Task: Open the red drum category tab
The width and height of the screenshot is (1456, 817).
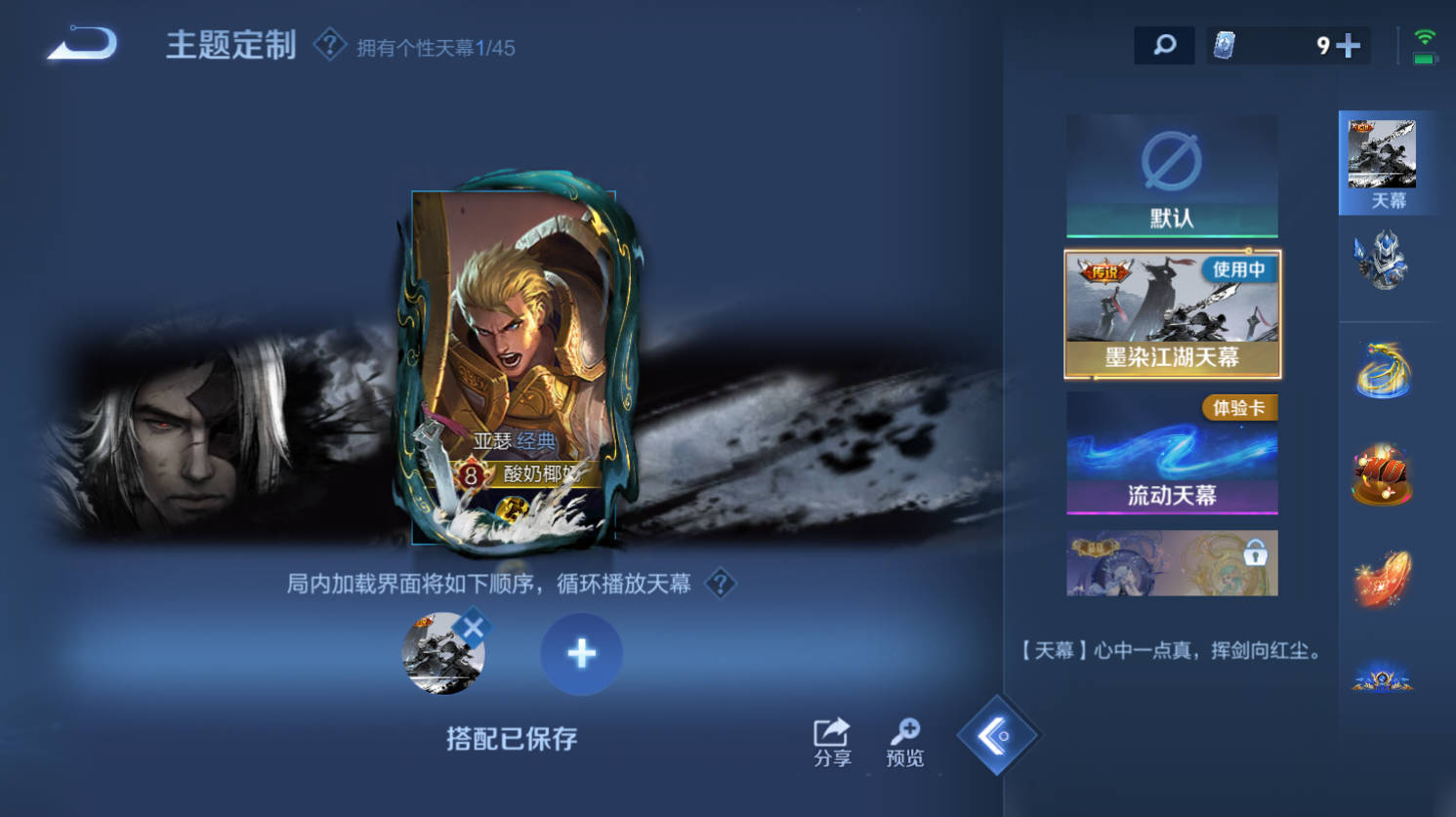Action: [x=1383, y=475]
